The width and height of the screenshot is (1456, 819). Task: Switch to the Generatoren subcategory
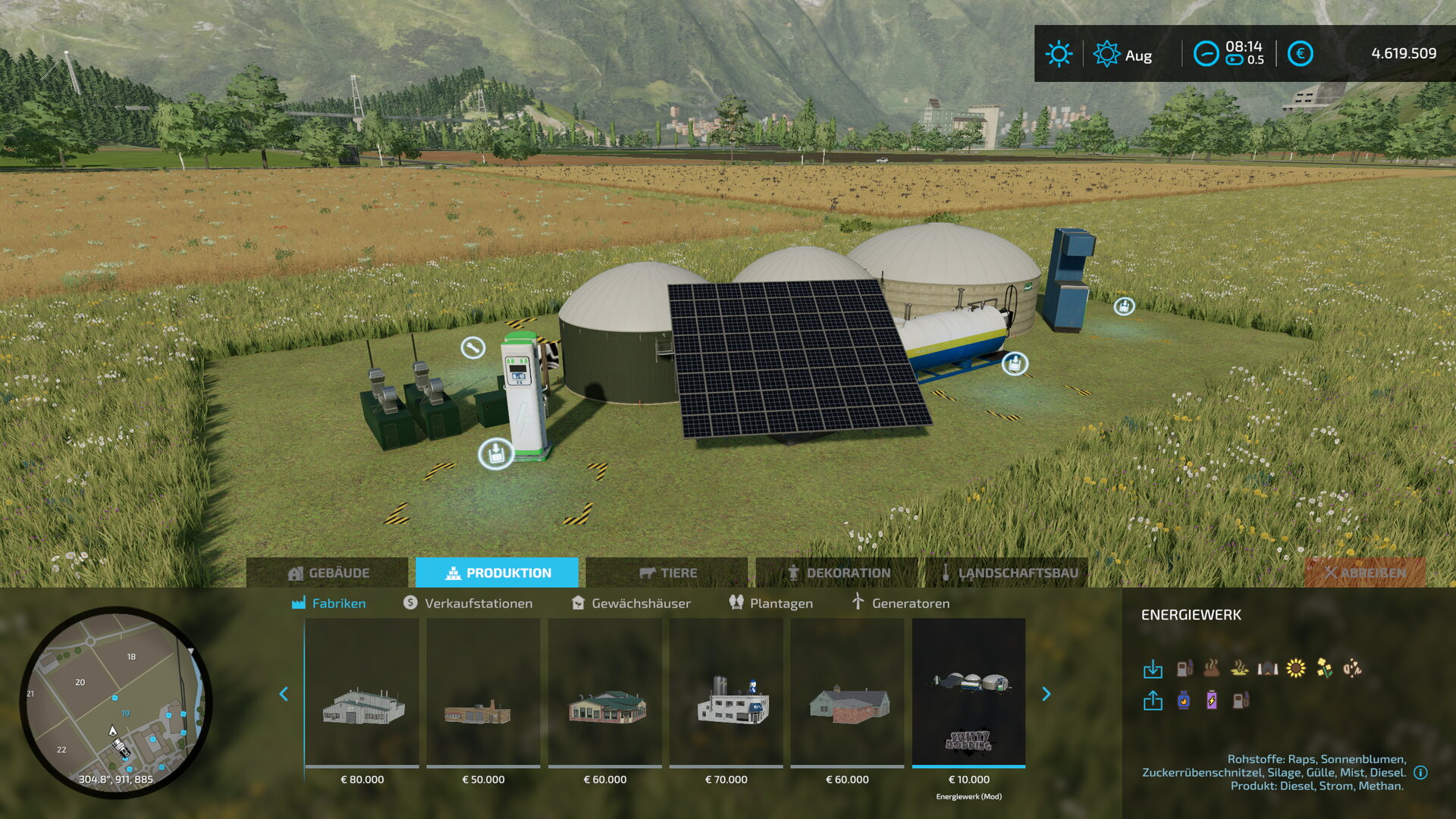(x=900, y=603)
